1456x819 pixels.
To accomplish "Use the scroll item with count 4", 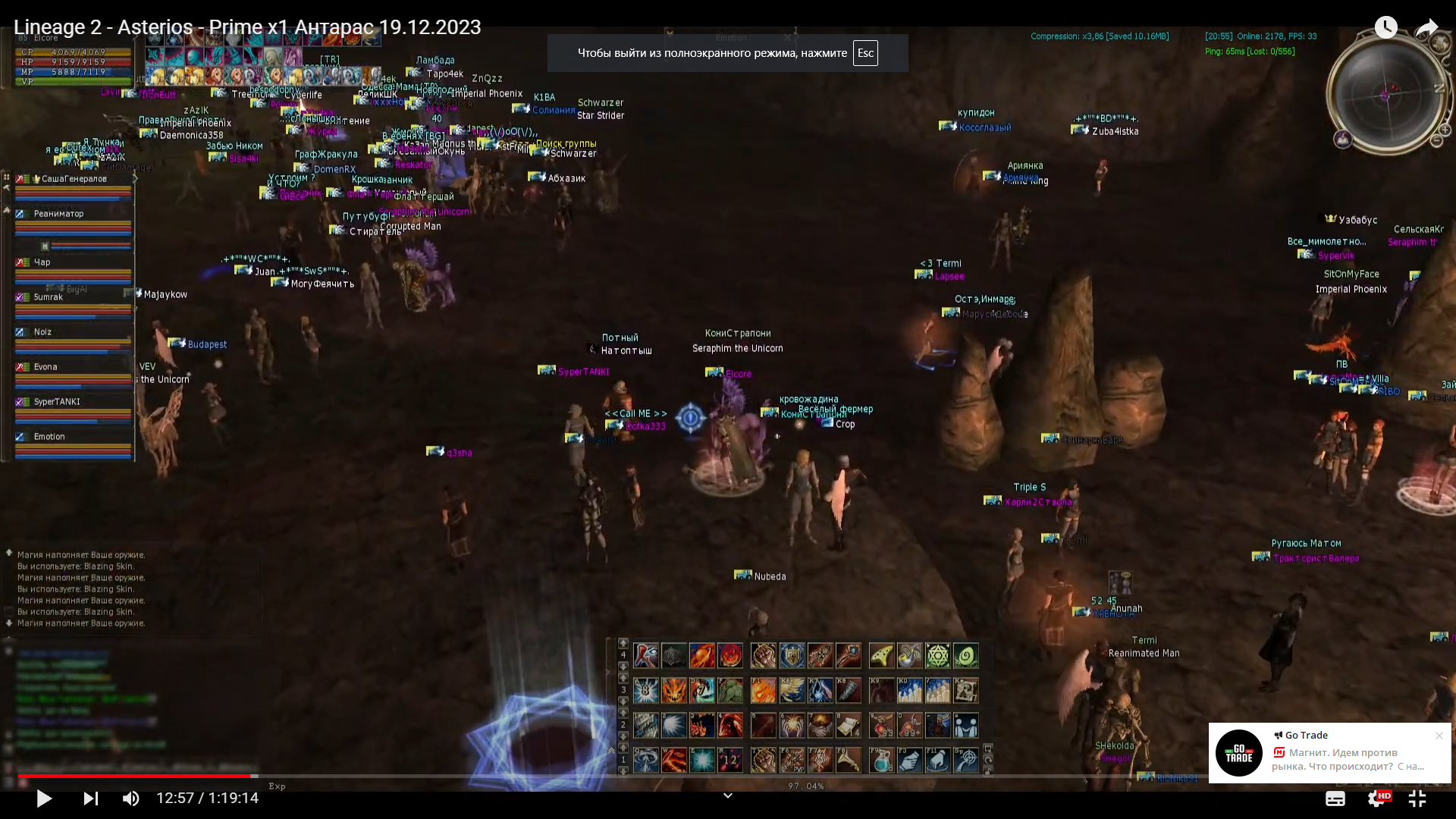I will click(848, 726).
